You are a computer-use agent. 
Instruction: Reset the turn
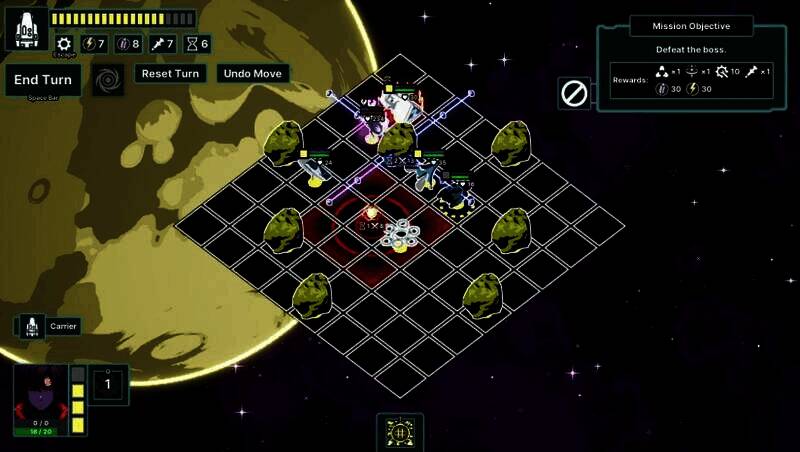(171, 74)
